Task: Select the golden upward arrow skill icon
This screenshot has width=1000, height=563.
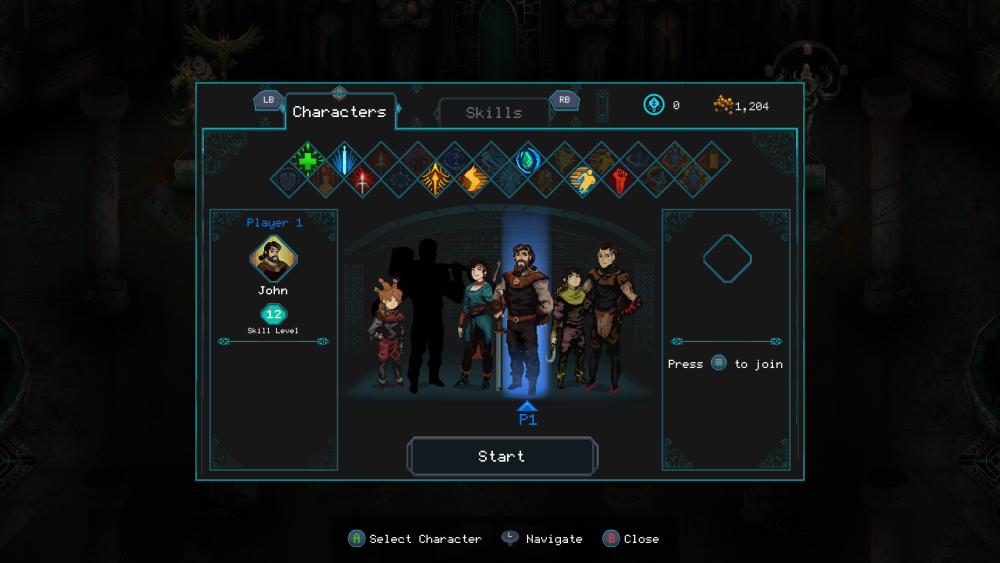Action: point(436,180)
